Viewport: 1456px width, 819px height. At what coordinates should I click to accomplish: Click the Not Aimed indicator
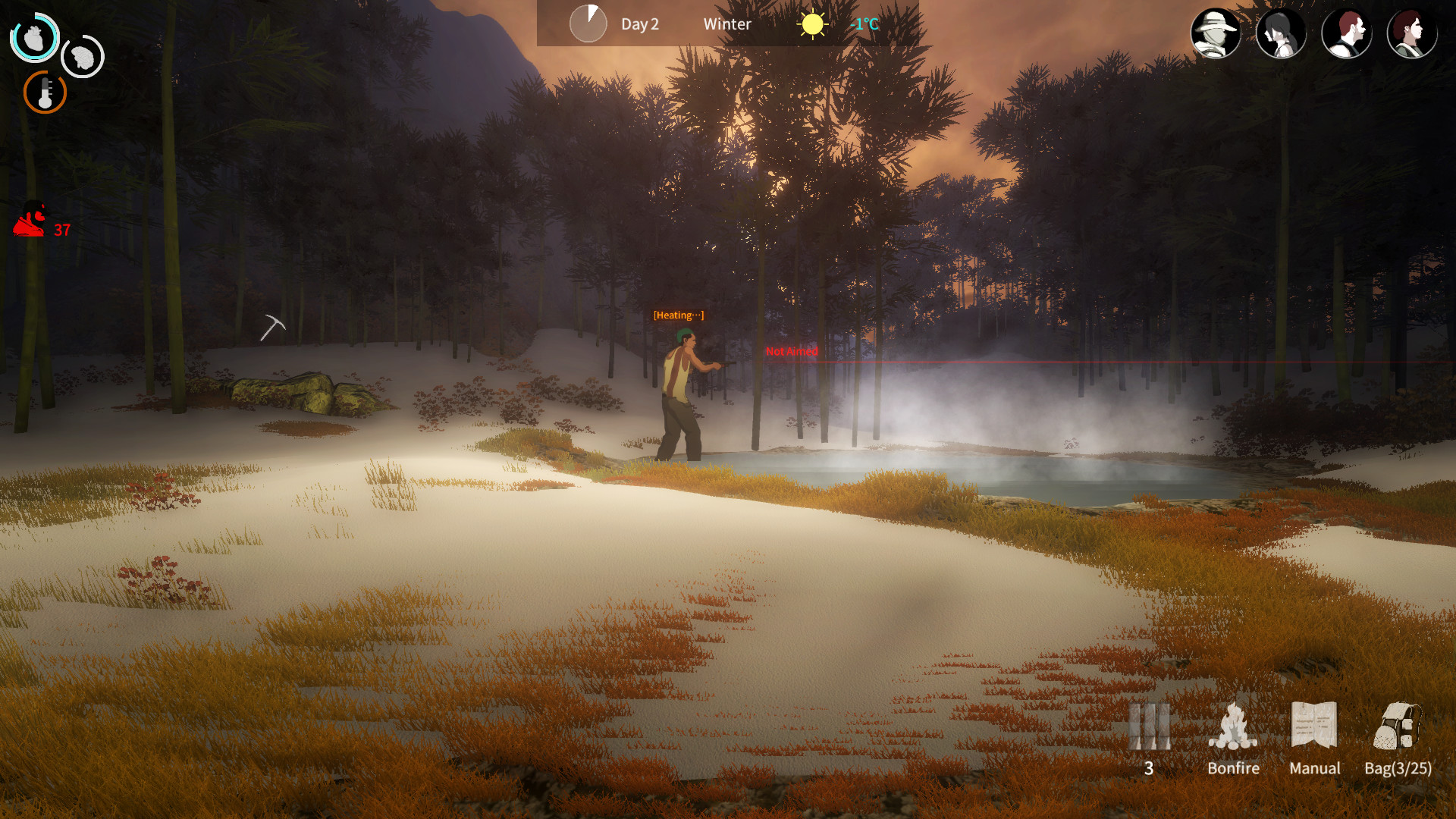[x=791, y=351]
